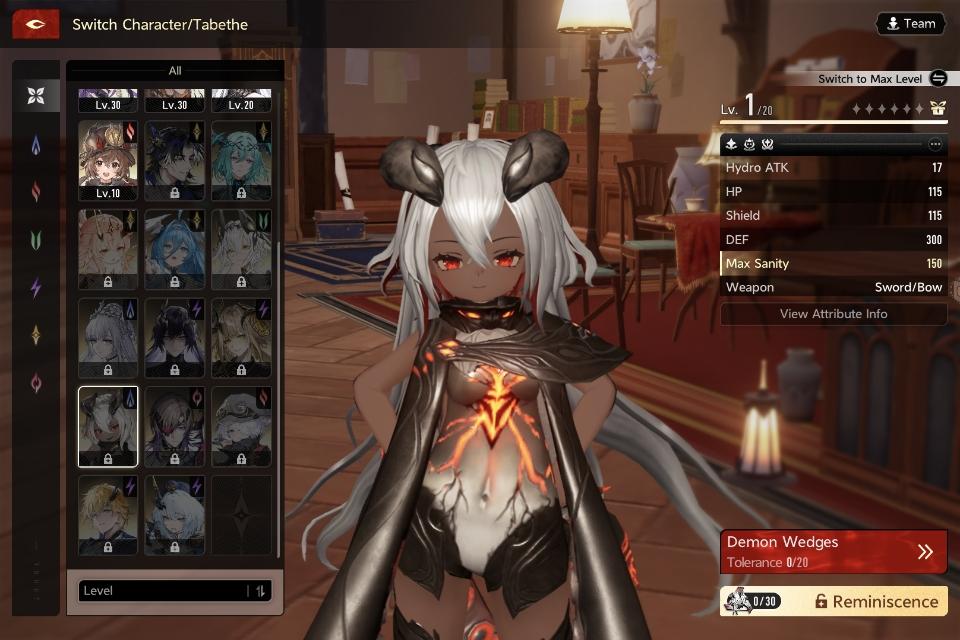Filter characters by purple lightning element

(36, 288)
